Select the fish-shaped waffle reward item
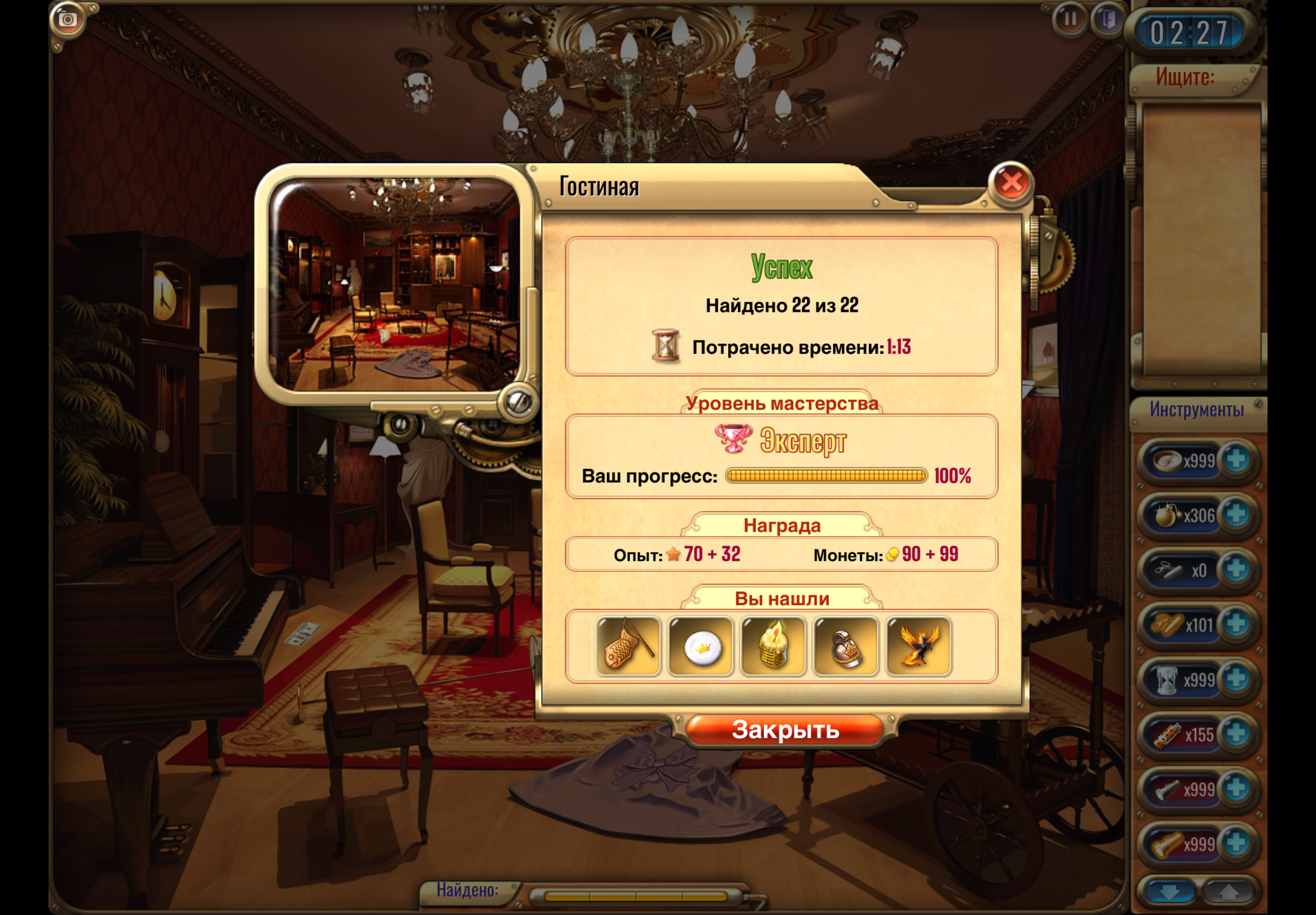The height and width of the screenshot is (915, 1316). [x=628, y=646]
